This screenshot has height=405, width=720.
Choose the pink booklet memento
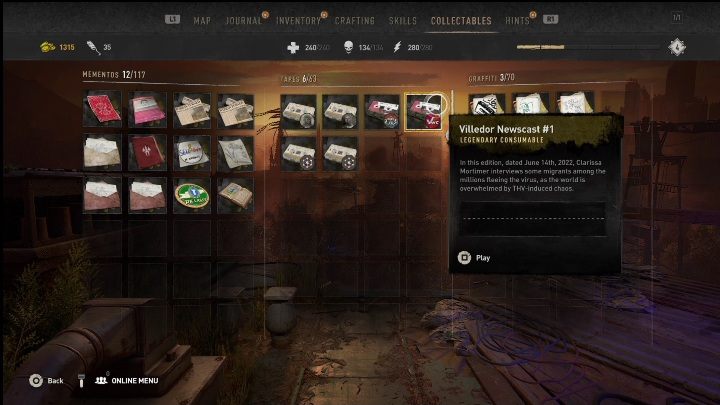coord(148,110)
